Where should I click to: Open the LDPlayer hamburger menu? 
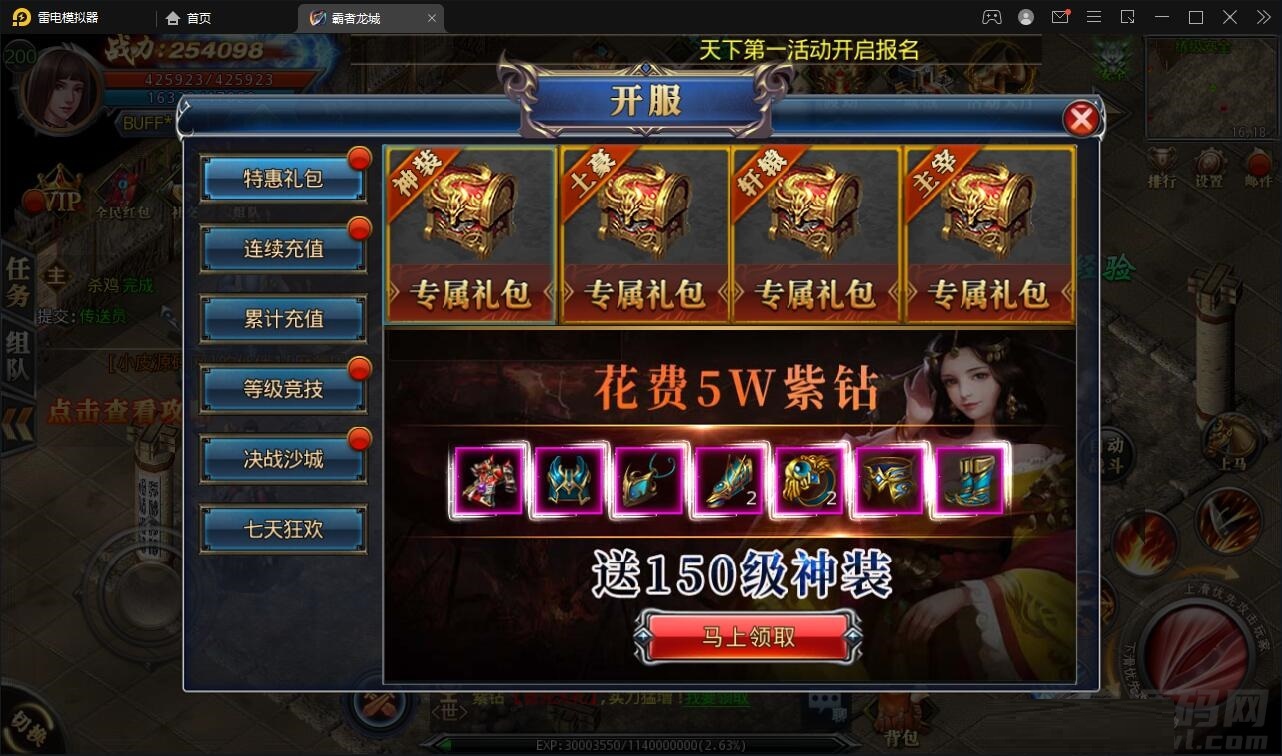pos(1095,17)
